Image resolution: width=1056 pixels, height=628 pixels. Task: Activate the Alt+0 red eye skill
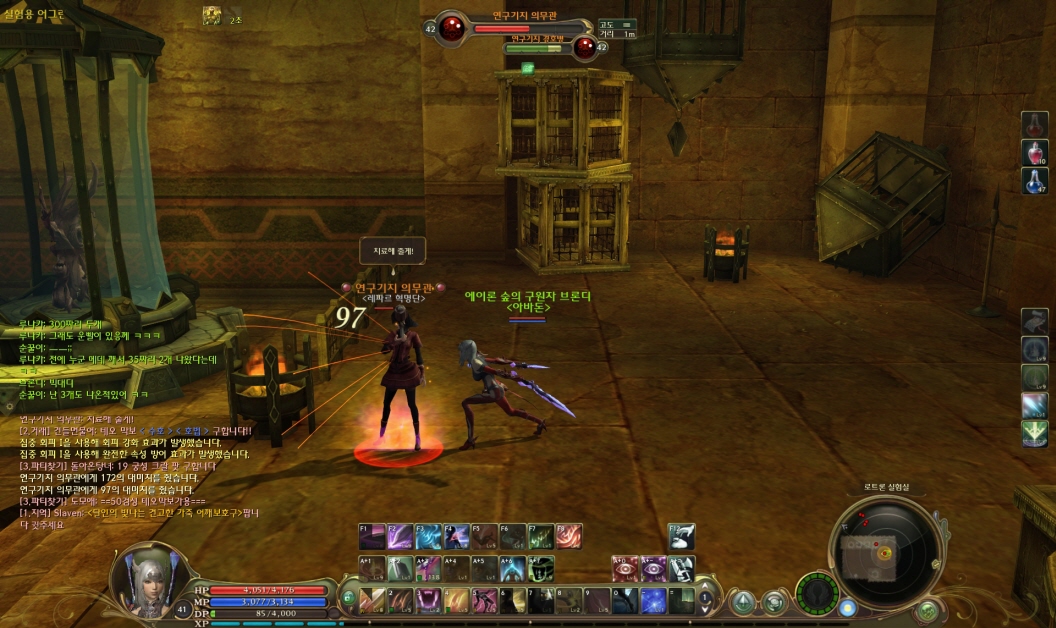pos(626,569)
